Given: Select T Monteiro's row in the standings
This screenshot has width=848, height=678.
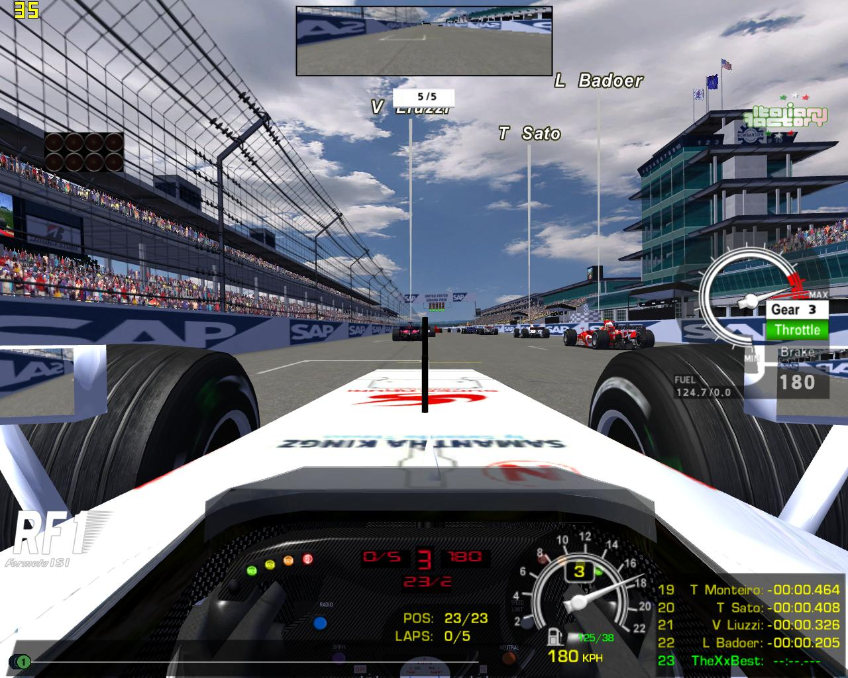Looking at the screenshot, I should pos(750,590).
